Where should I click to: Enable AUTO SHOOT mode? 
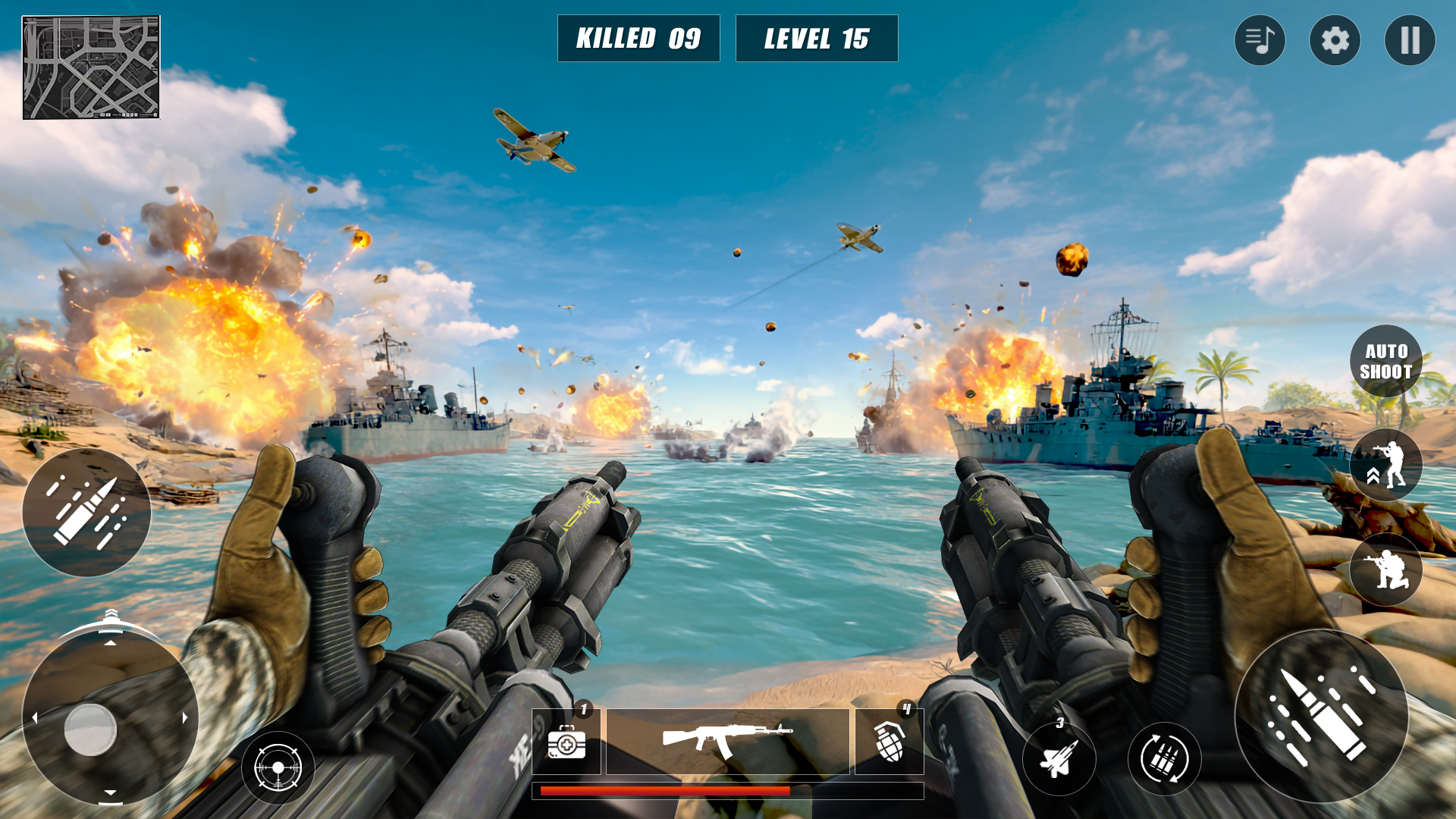pos(1386,359)
